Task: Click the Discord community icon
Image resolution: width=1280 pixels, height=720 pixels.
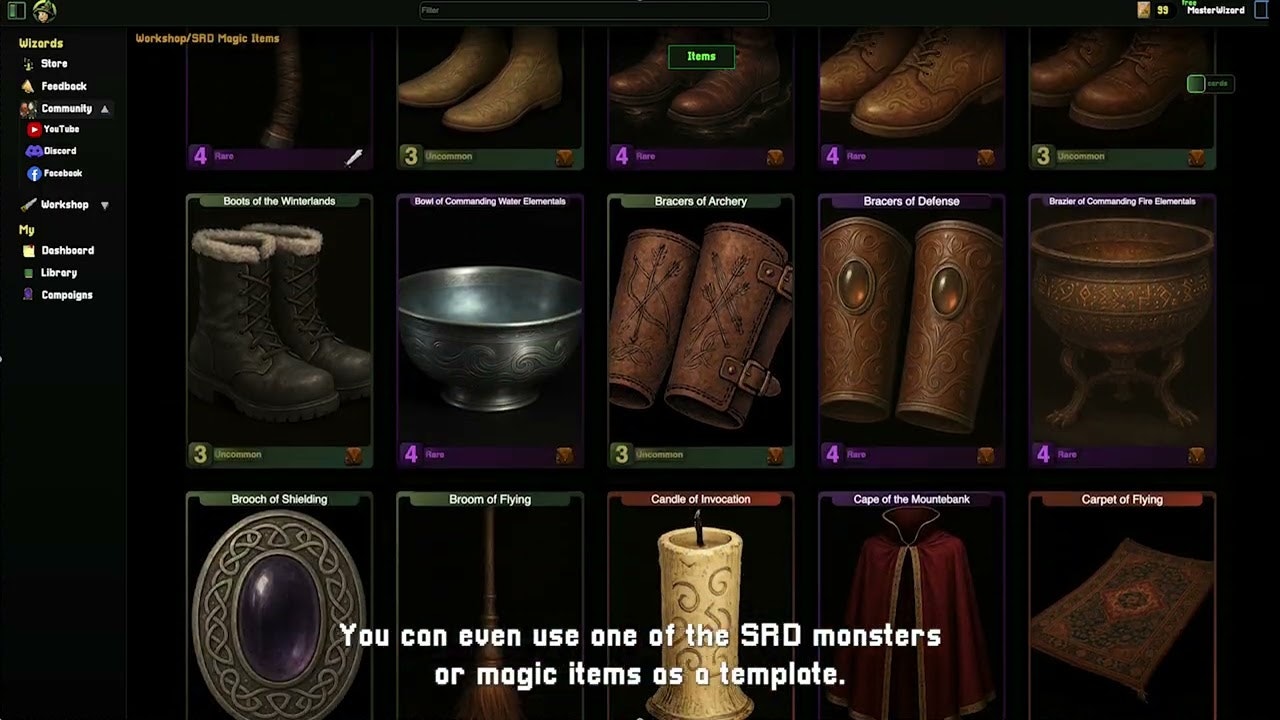Action: (35, 150)
